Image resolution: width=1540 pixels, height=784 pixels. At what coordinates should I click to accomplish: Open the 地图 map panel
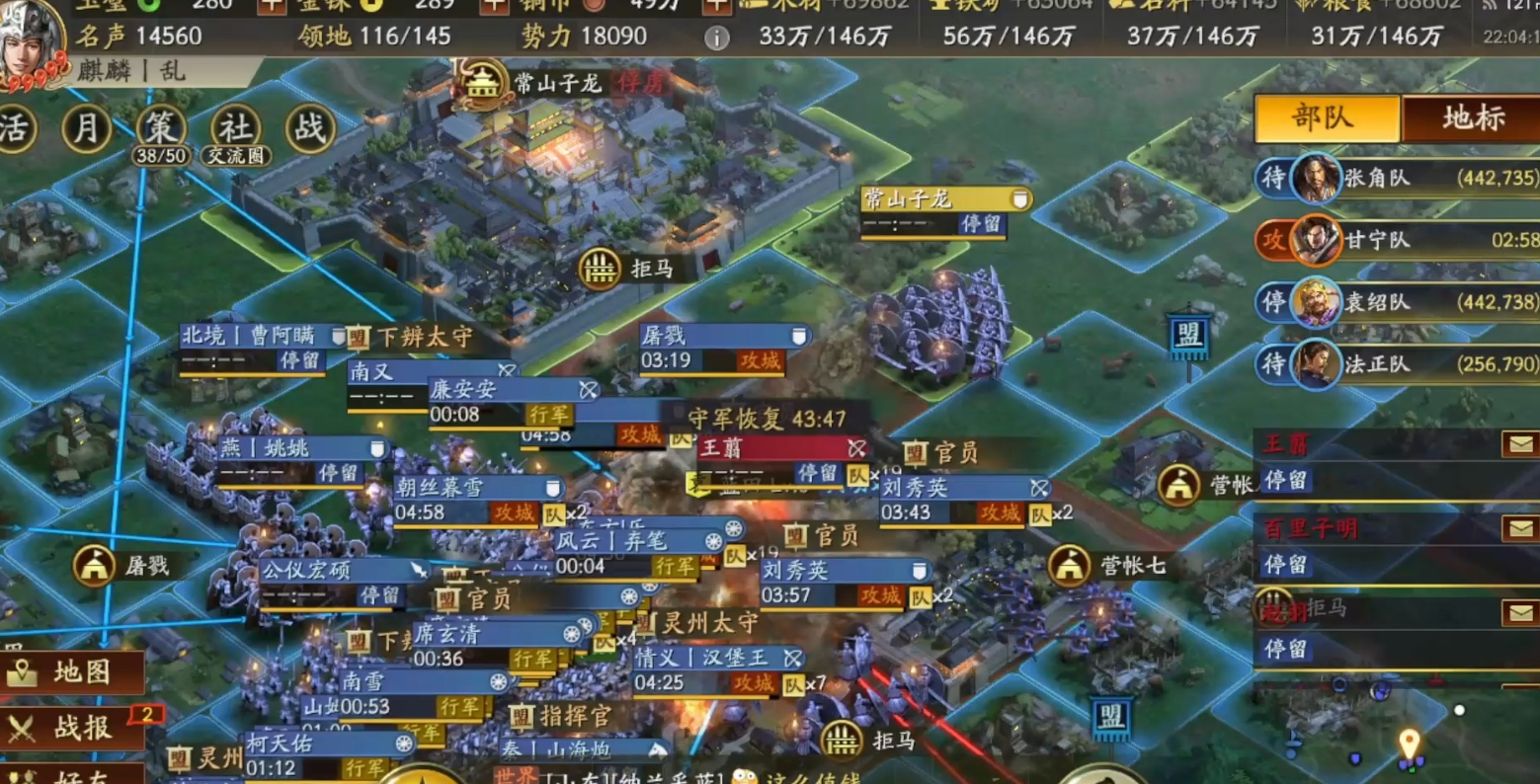click(x=68, y=671)
